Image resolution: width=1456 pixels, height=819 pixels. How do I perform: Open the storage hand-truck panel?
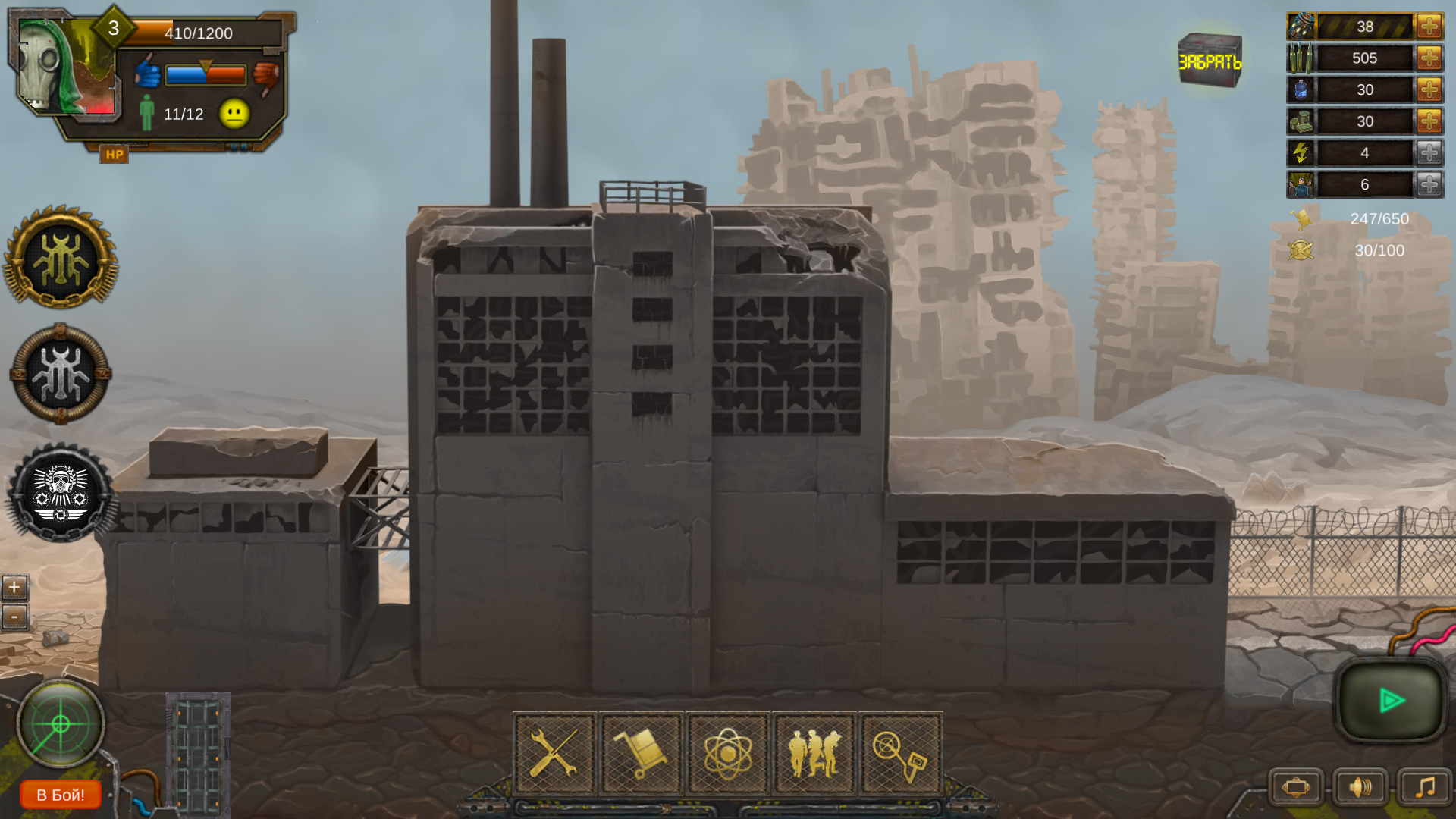pos(642,755)
